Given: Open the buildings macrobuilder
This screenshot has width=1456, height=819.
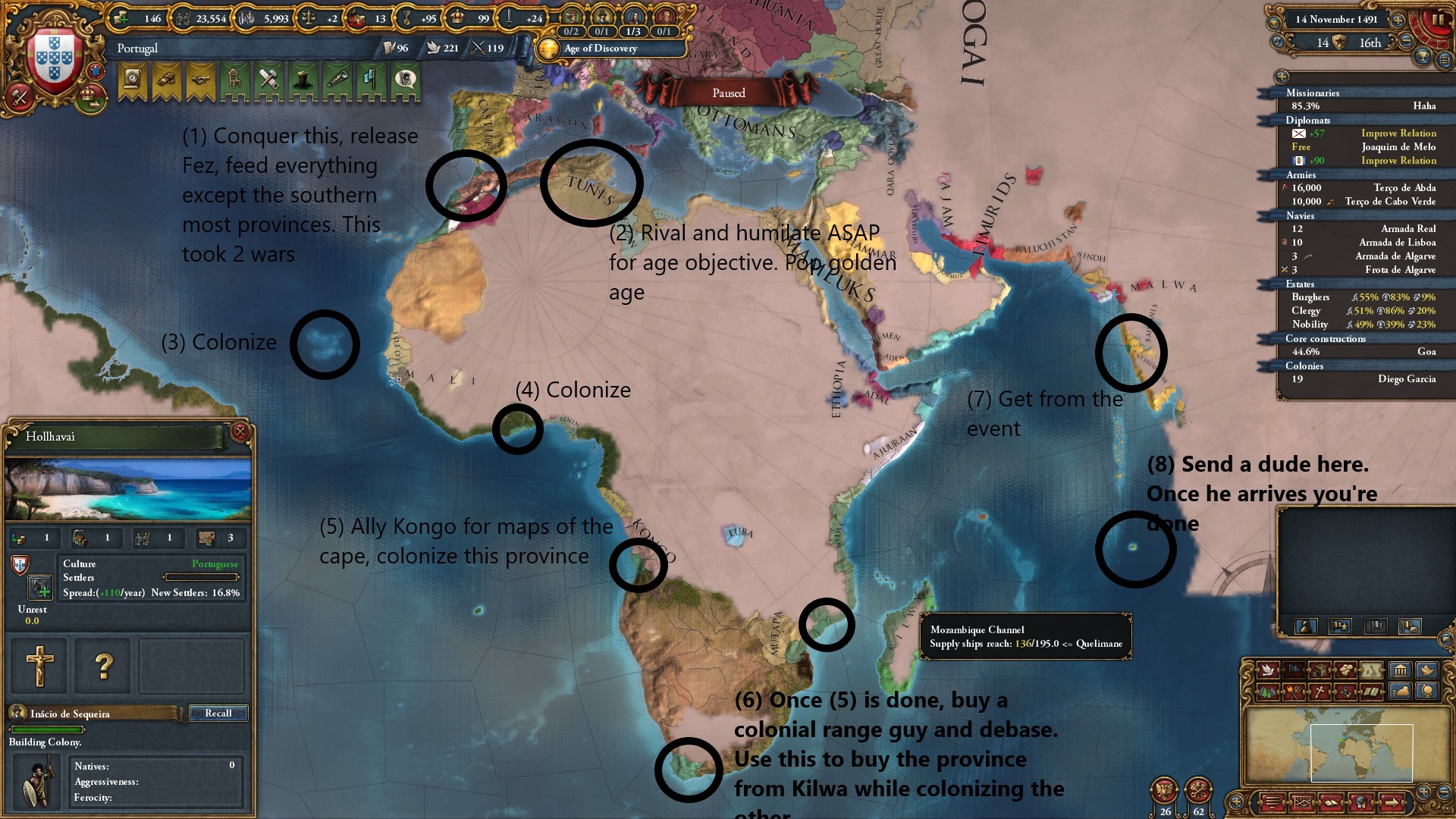Looking at the screenshot, I should (x=1400, y=670).
